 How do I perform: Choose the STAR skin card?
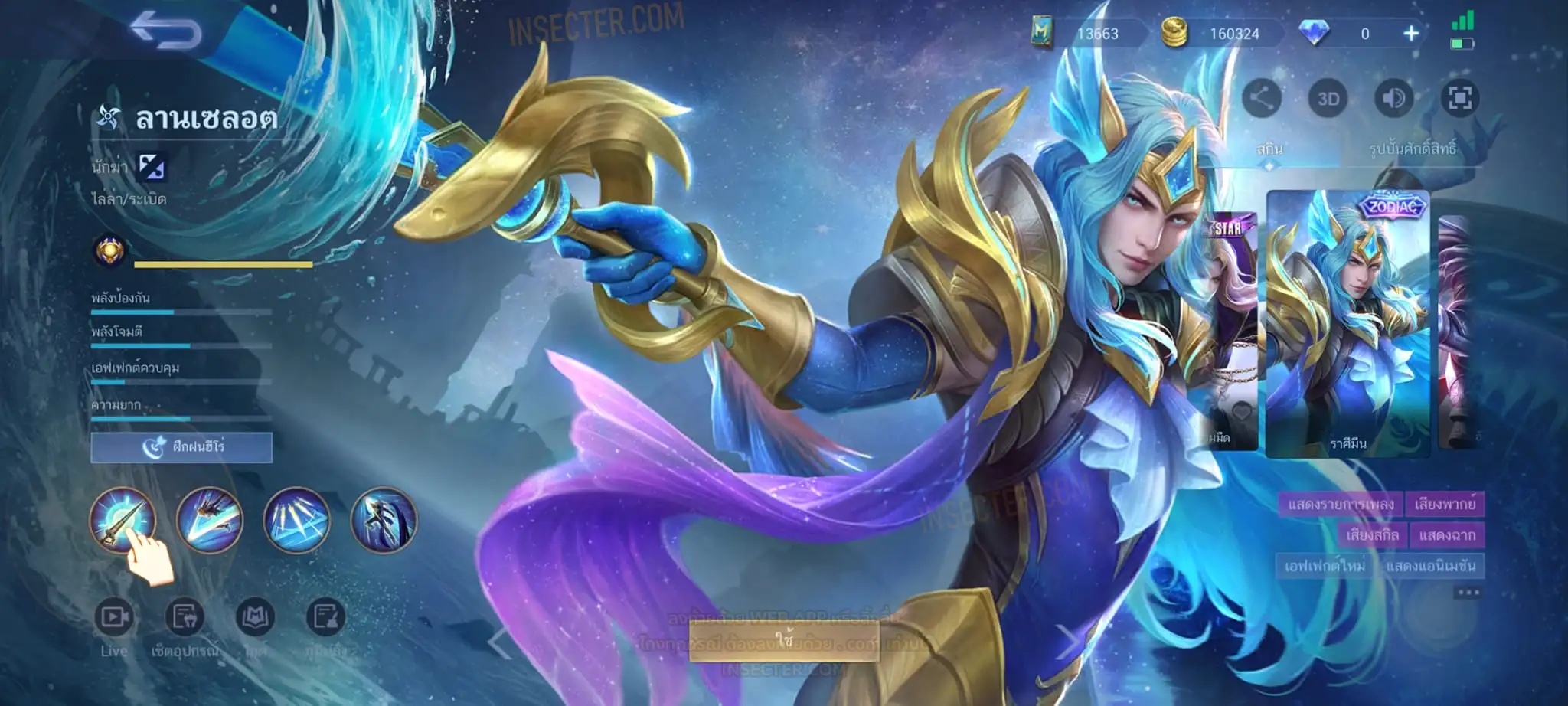(1230, 329)
